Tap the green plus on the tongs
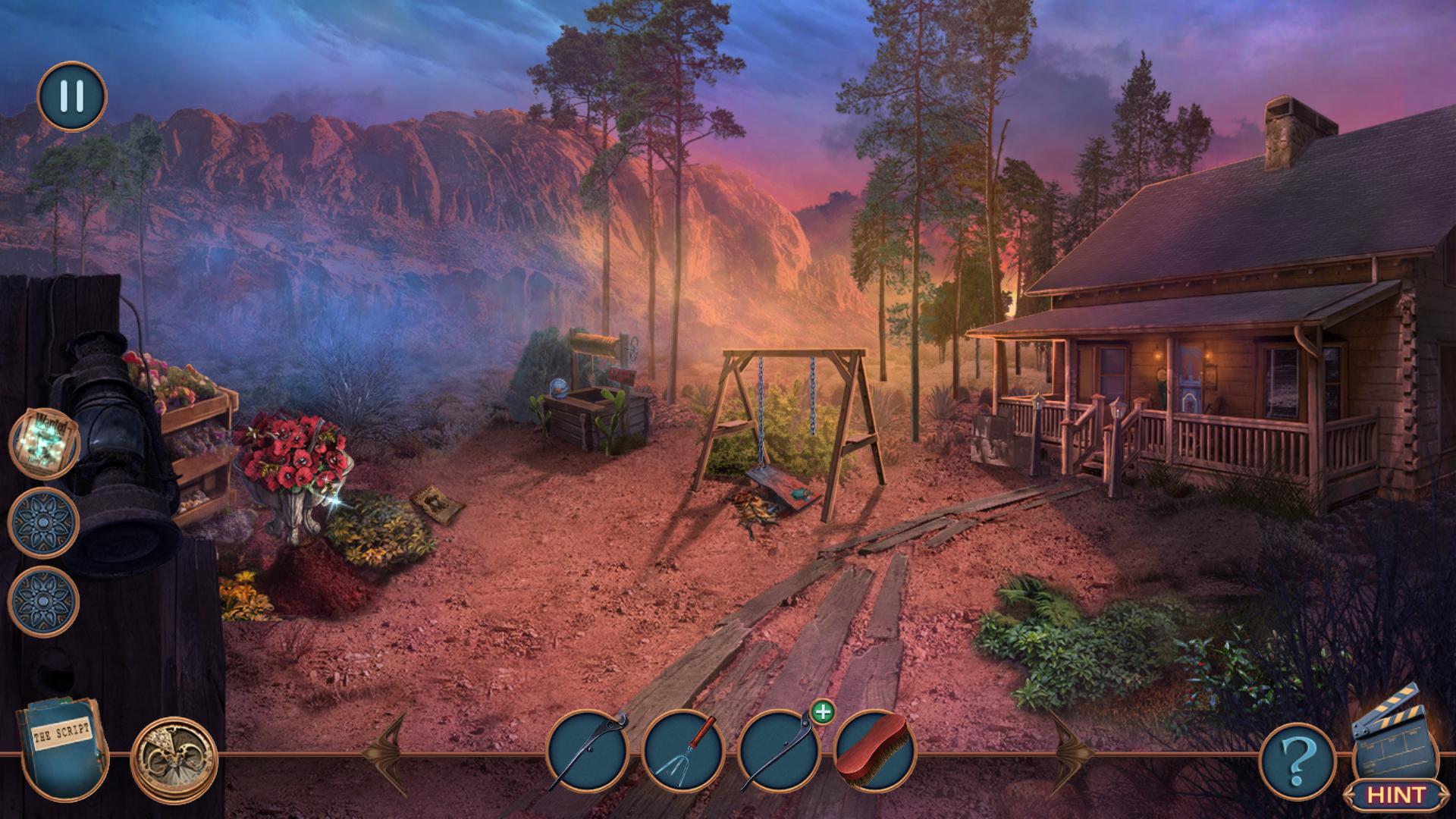The width and height of the screenshot is (1456, 819). coord(822,712)
